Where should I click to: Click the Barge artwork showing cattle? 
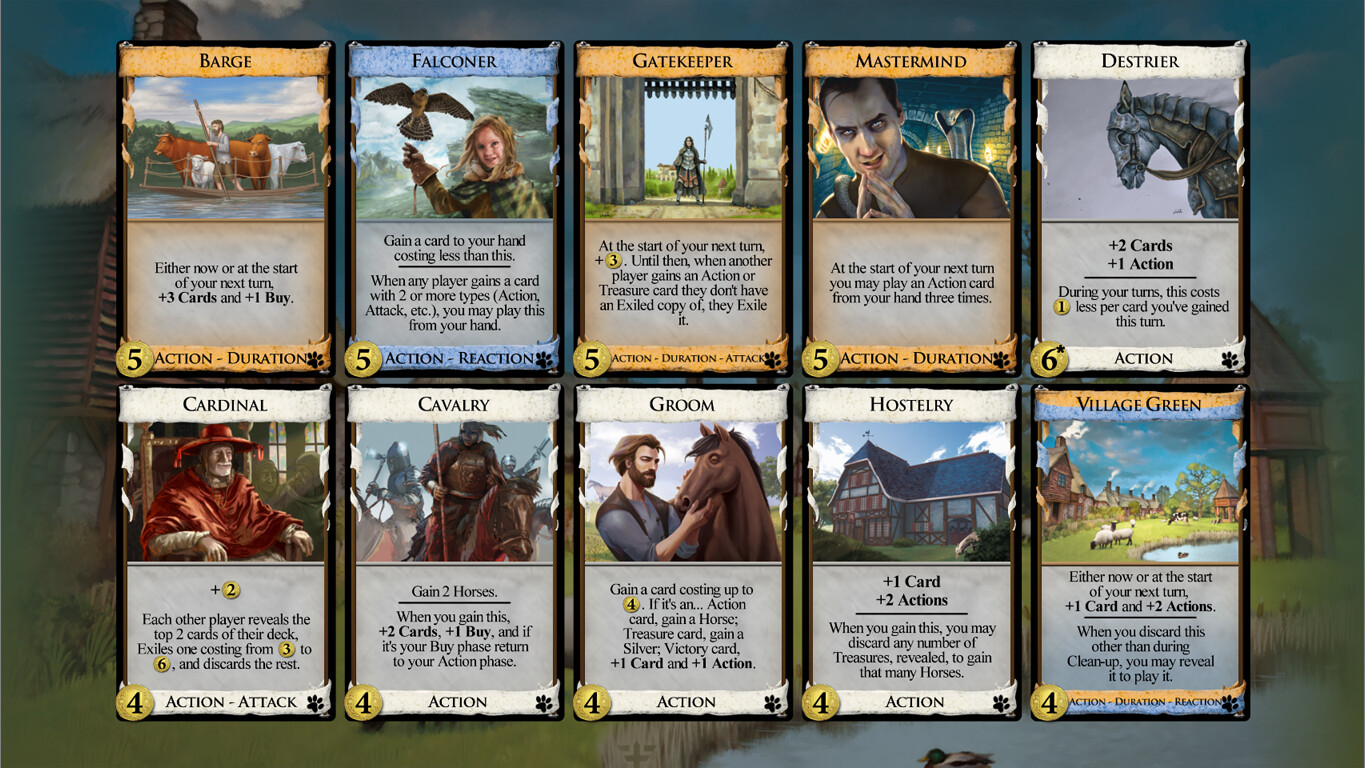[x=225, y=150]
